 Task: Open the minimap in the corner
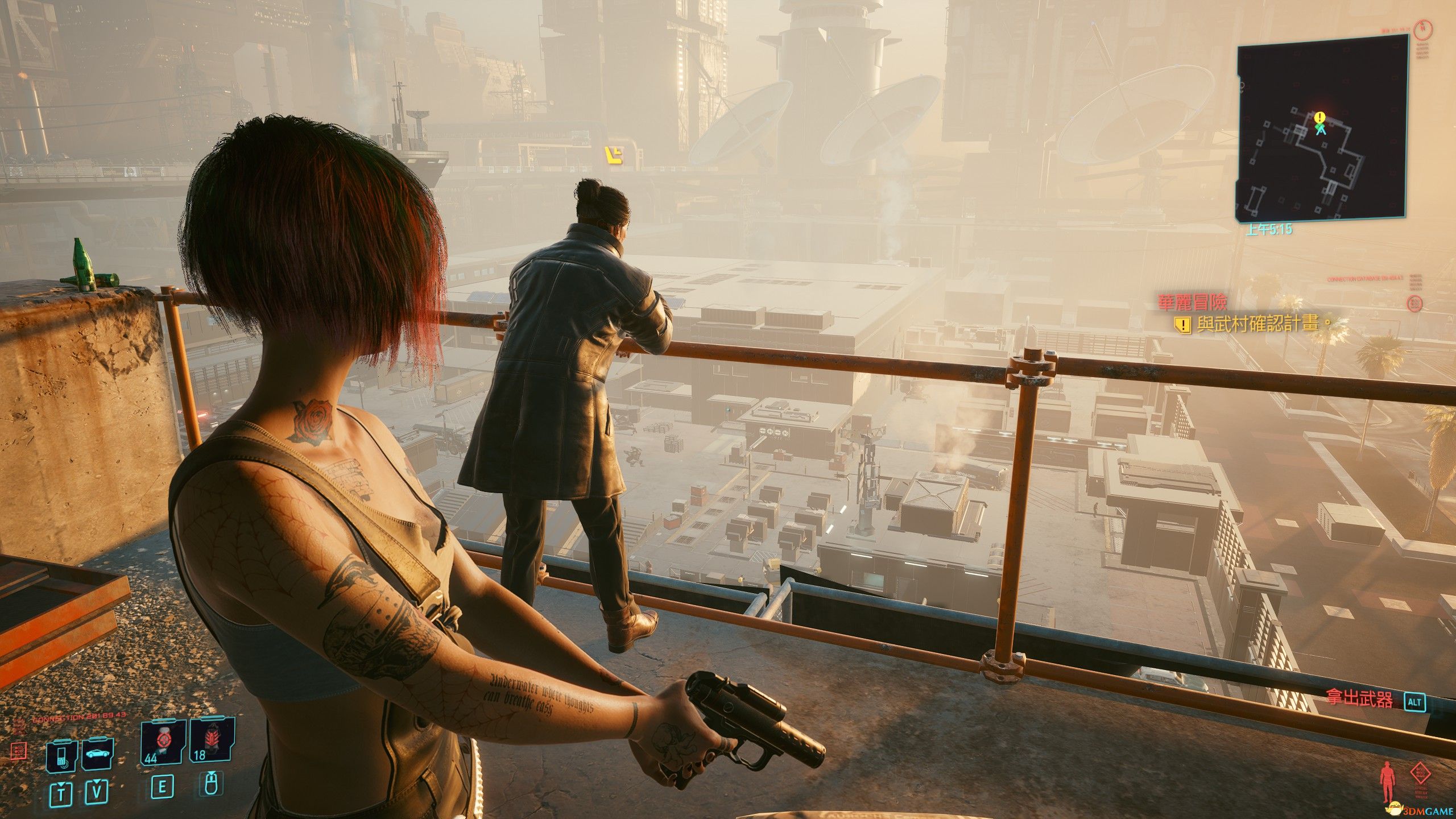click(1322, 127)
